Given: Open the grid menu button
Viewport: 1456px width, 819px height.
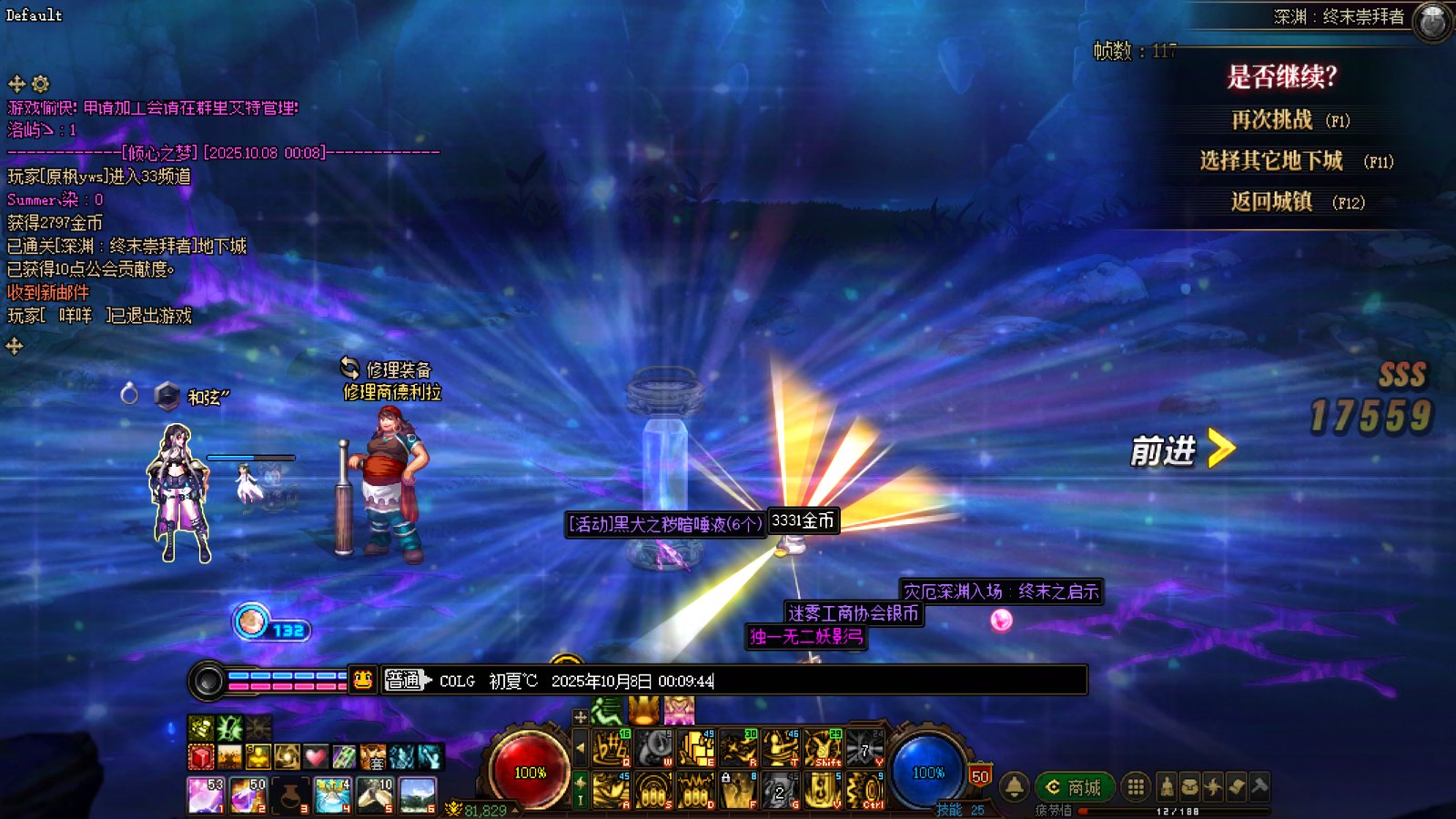Looking at the screenshot, I should tap(1136, 787).
